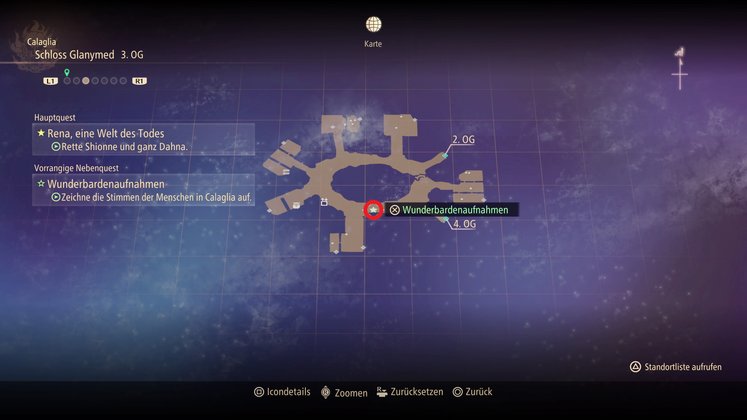Click the Wunderbardenaufnahmen map tooltip label
The image size is (747, 420).
pos(454,210)
